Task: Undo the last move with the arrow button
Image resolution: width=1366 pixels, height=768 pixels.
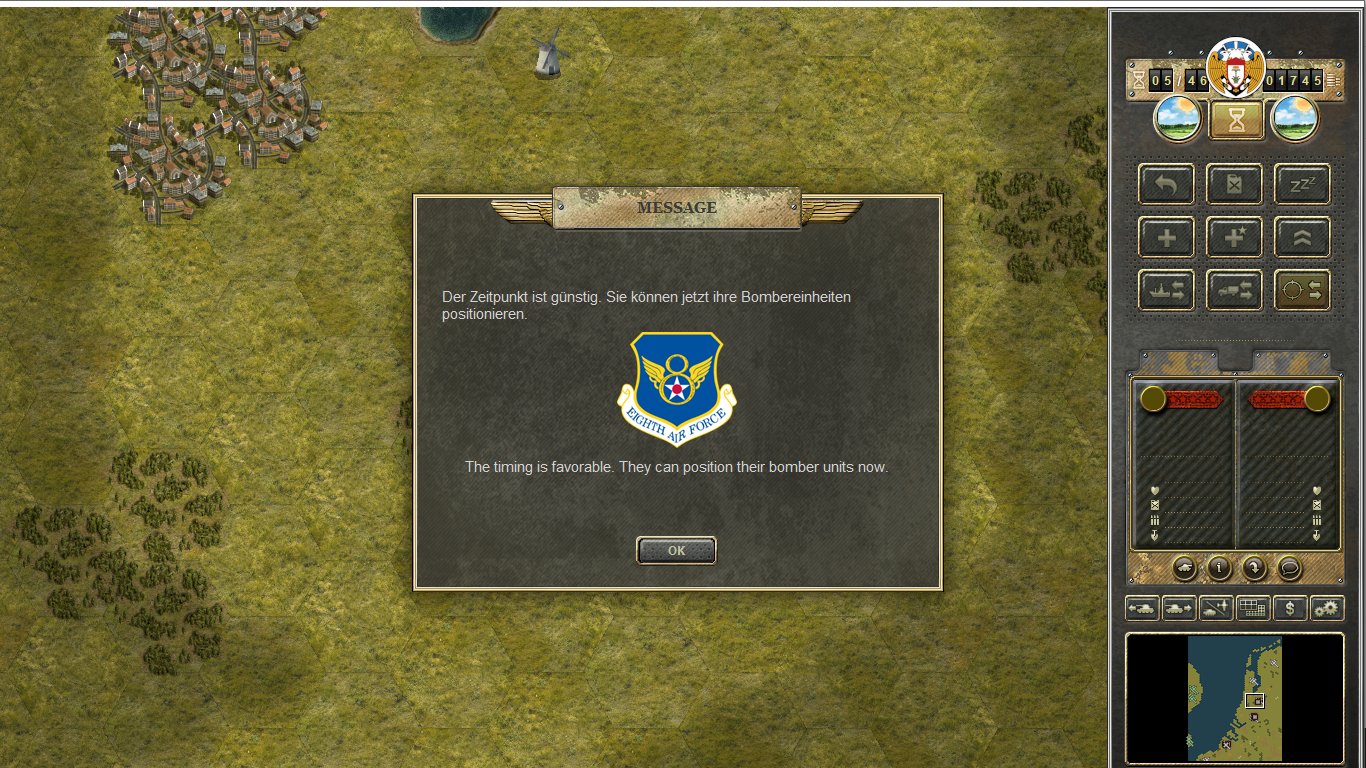Action: coord(1166,184)
